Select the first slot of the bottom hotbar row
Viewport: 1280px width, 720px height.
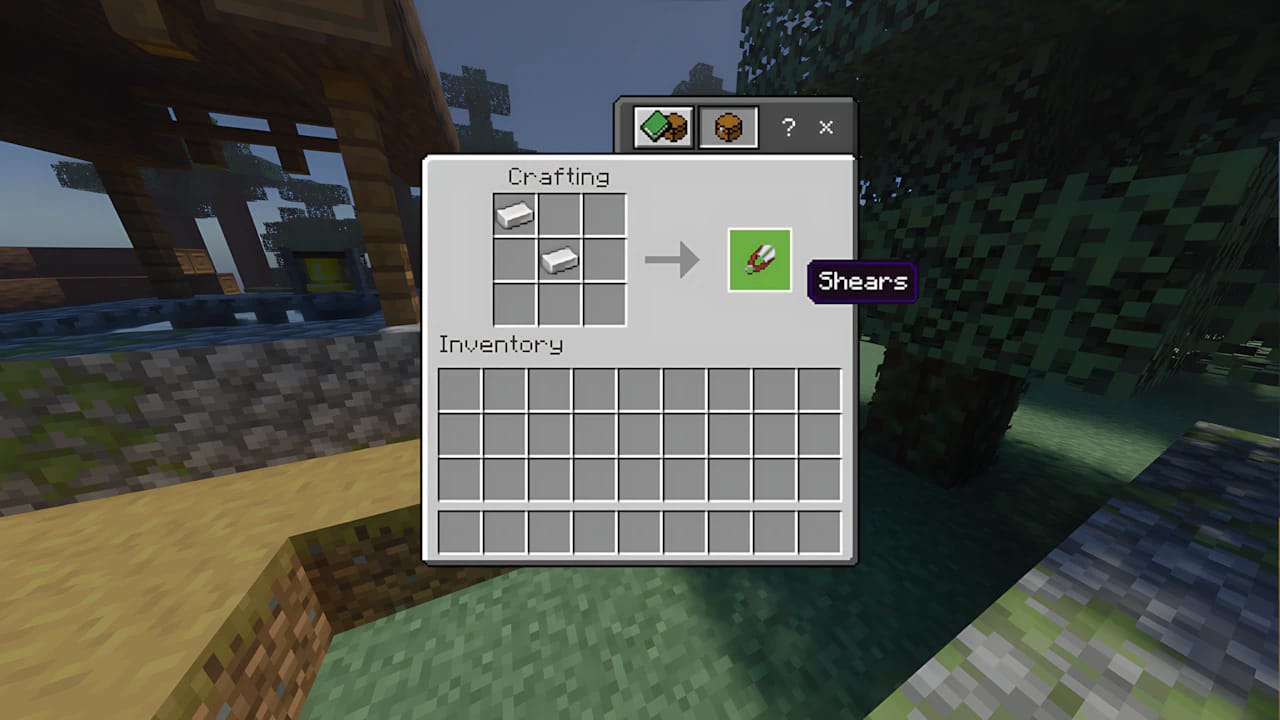(x=458, y=532)
